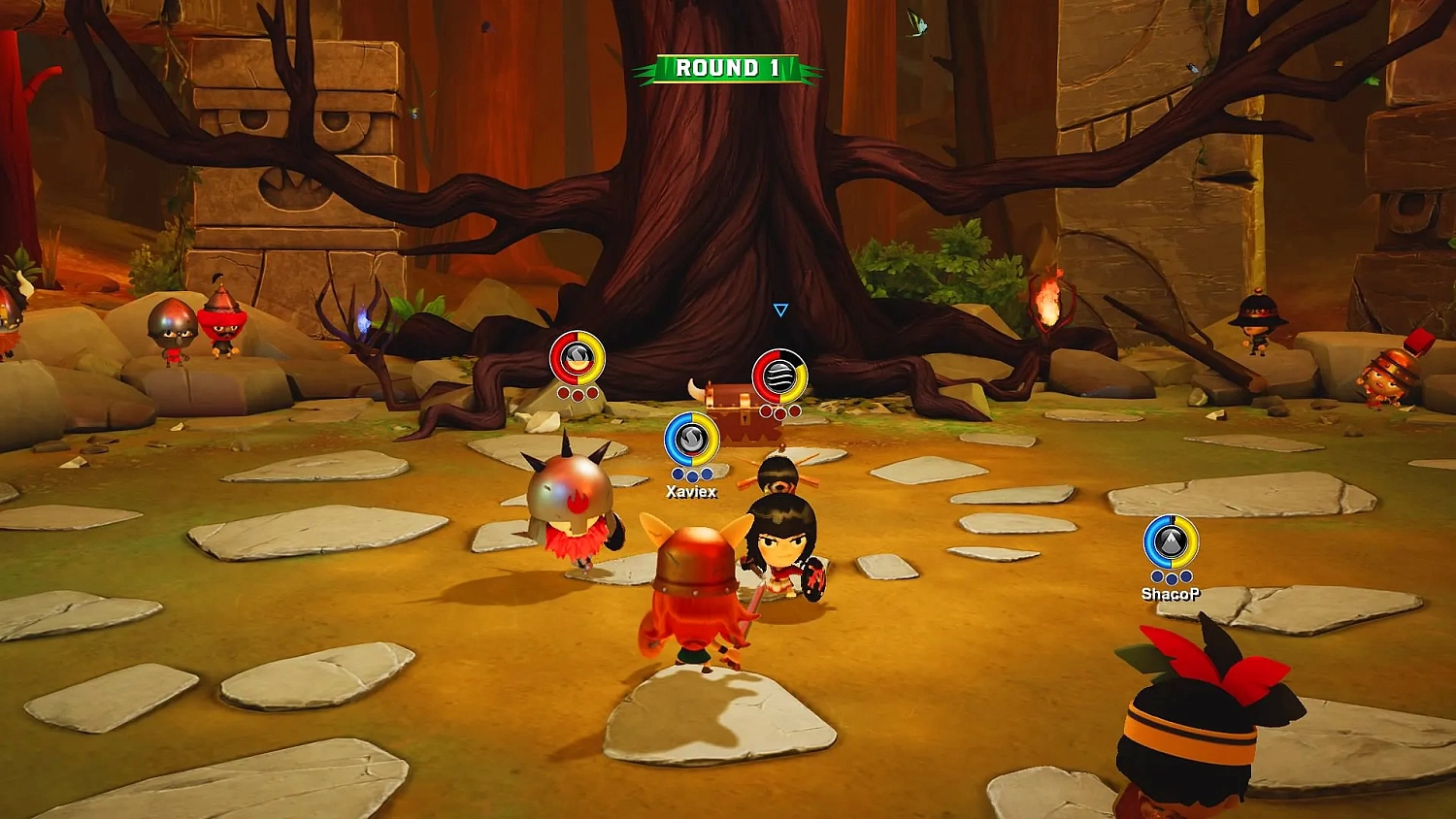Screen dimensions: 1456x819
Task: Click the samurai girl holding a shield
Action: tap(781, 548)
